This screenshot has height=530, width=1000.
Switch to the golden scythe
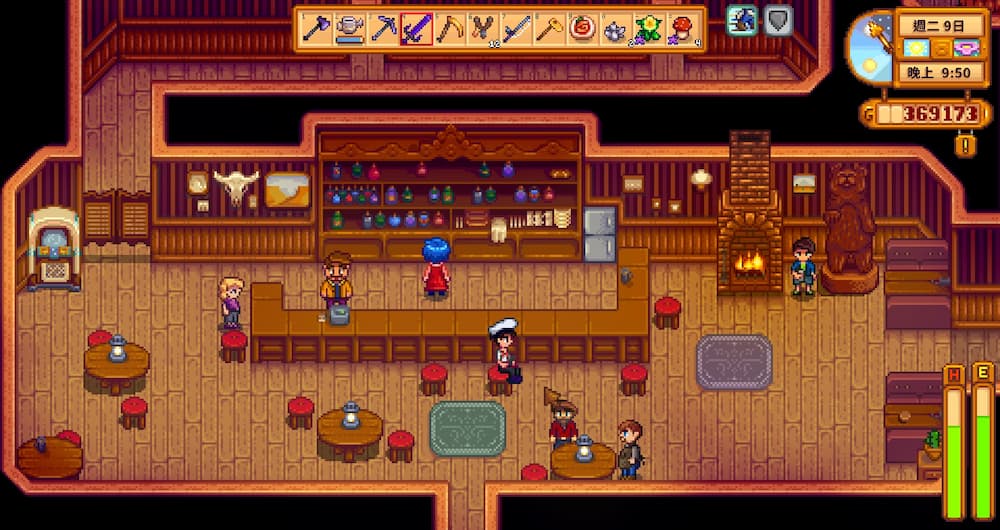pyautogui.click(x=449, y=28)
